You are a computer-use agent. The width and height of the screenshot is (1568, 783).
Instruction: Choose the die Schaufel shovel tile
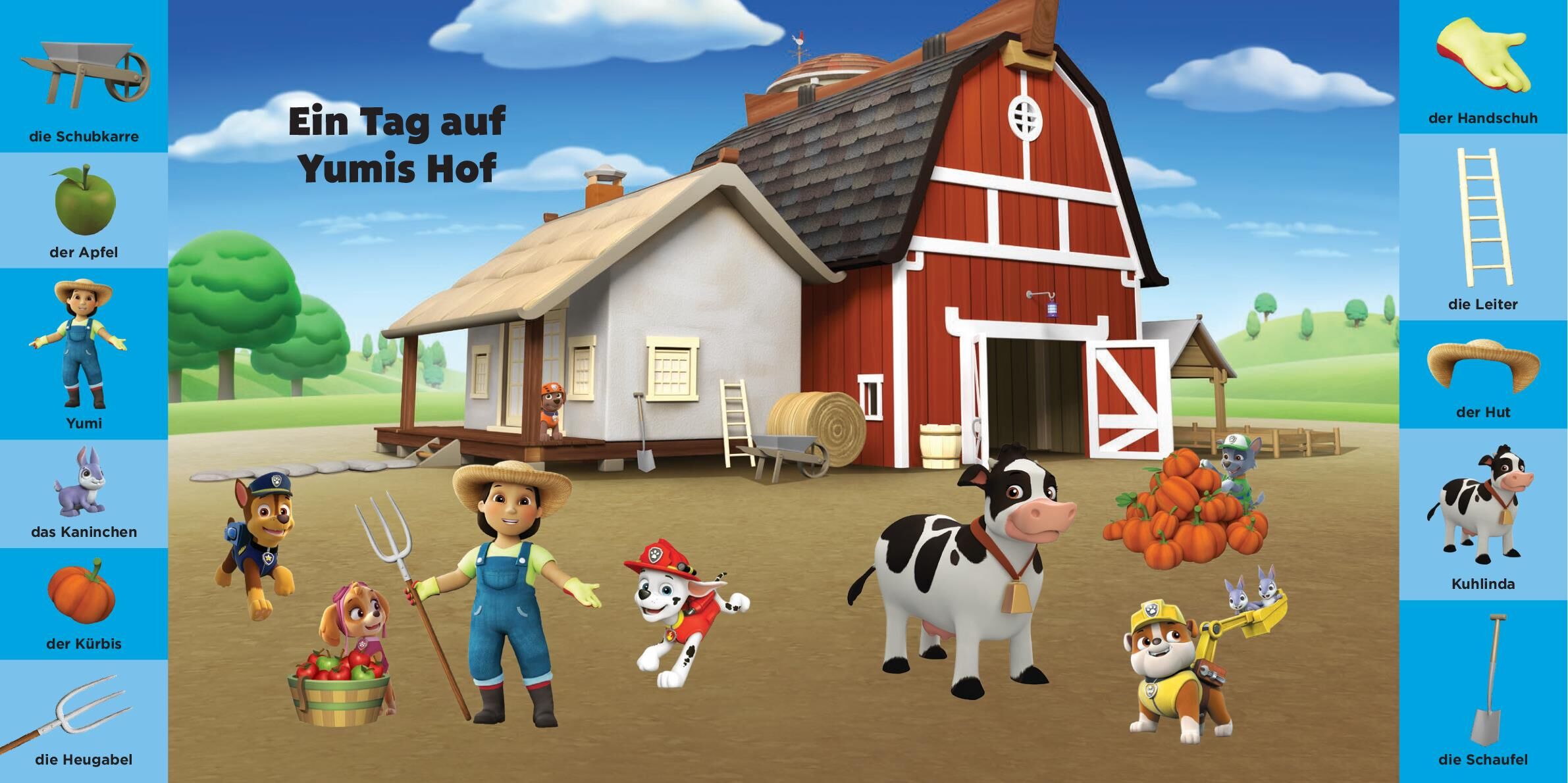coord(1482,690)
